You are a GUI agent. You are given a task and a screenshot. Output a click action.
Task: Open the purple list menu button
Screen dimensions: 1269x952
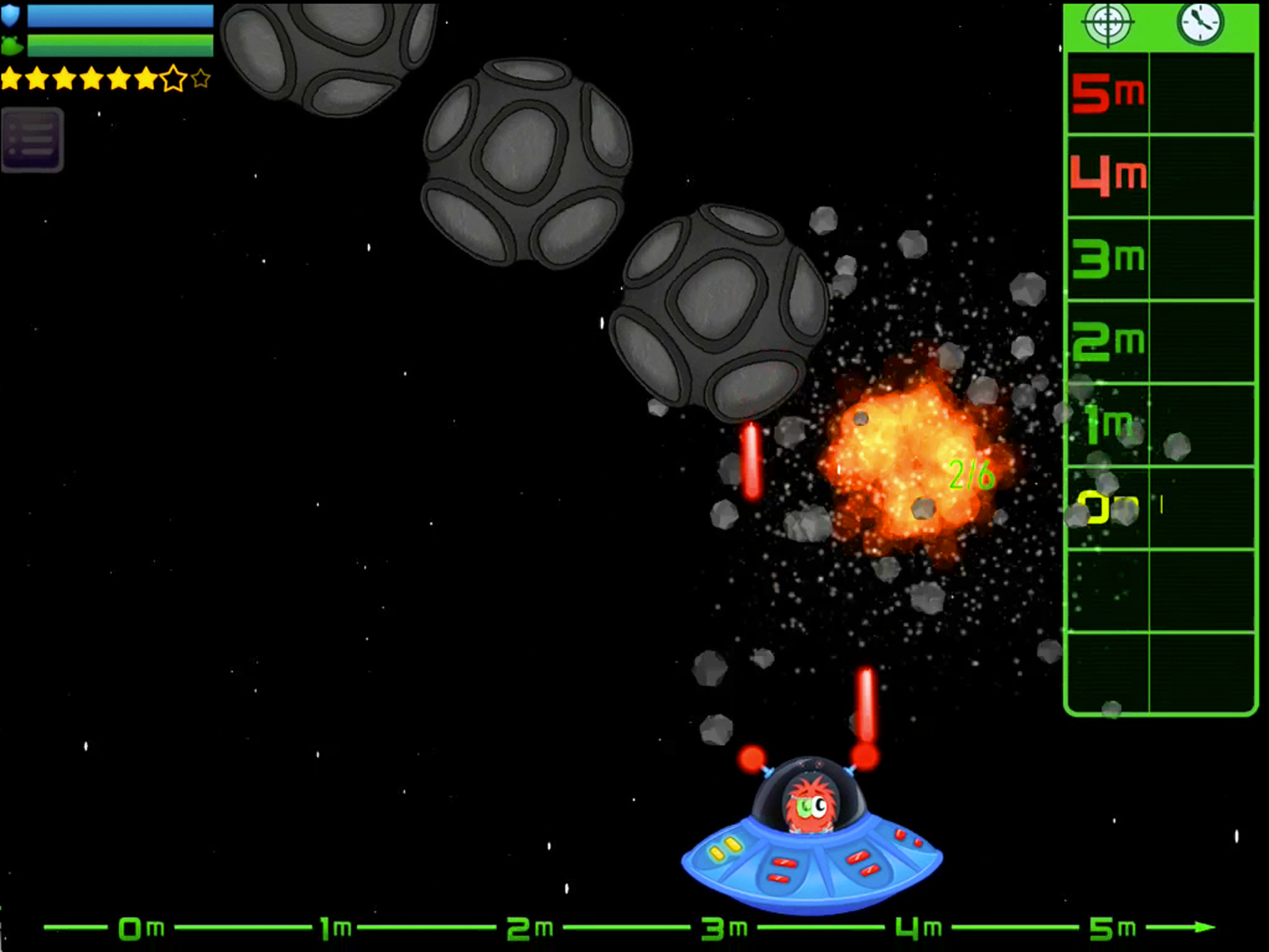coord(32,139)
